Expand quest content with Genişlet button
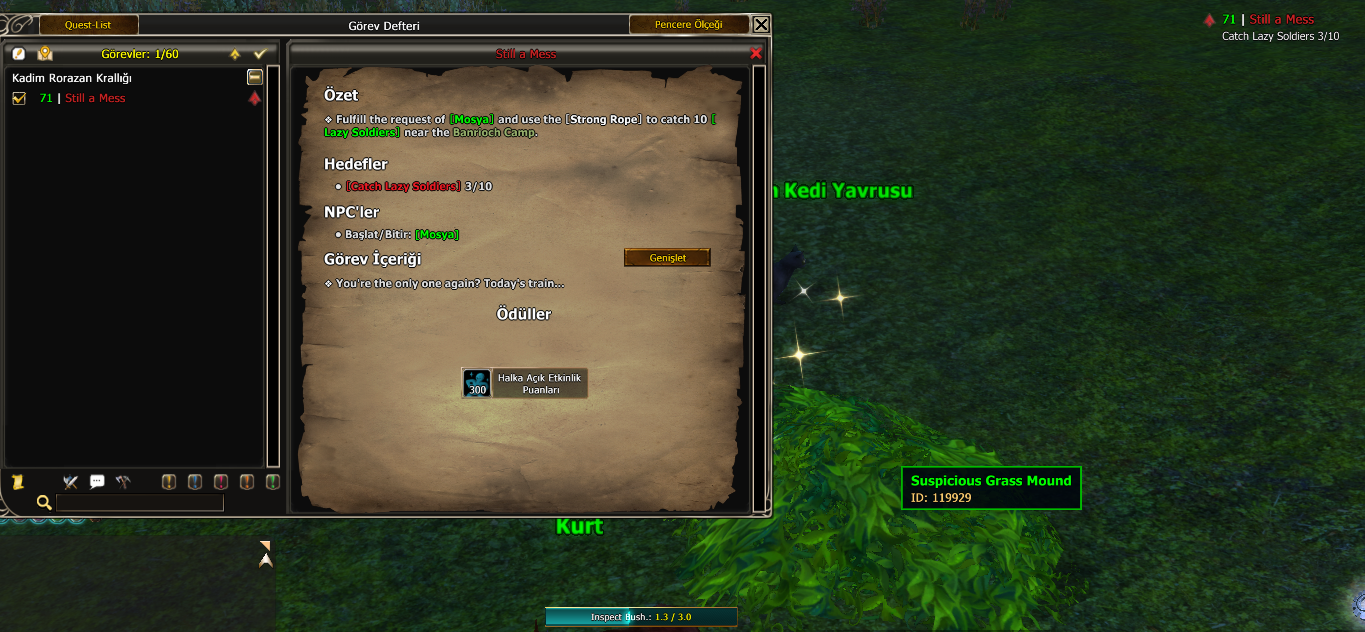The width and height of the screenshot is (1365, 632). tap(667, 258)
